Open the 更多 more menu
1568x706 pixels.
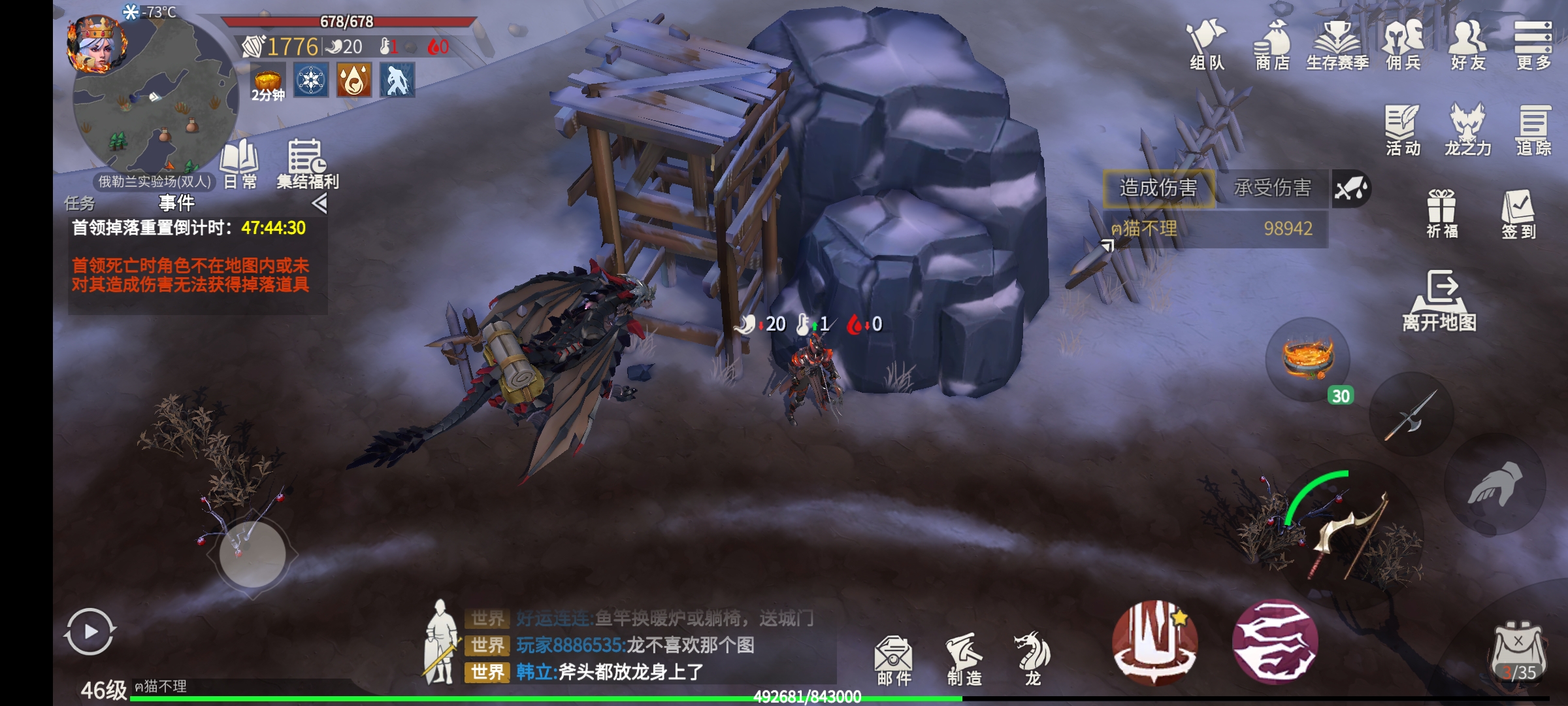tap(1533, 44)
